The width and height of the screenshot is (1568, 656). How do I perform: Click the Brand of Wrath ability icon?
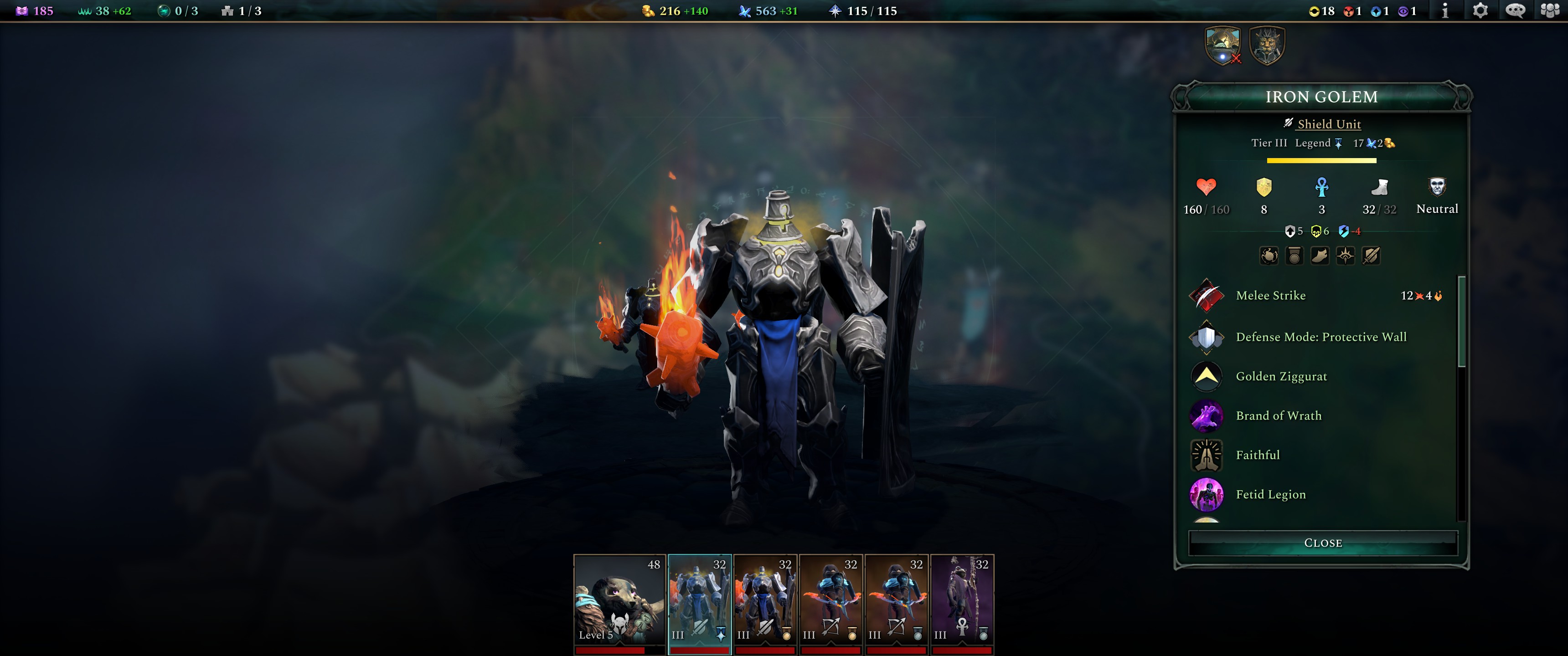click(x=1207, y=415)
